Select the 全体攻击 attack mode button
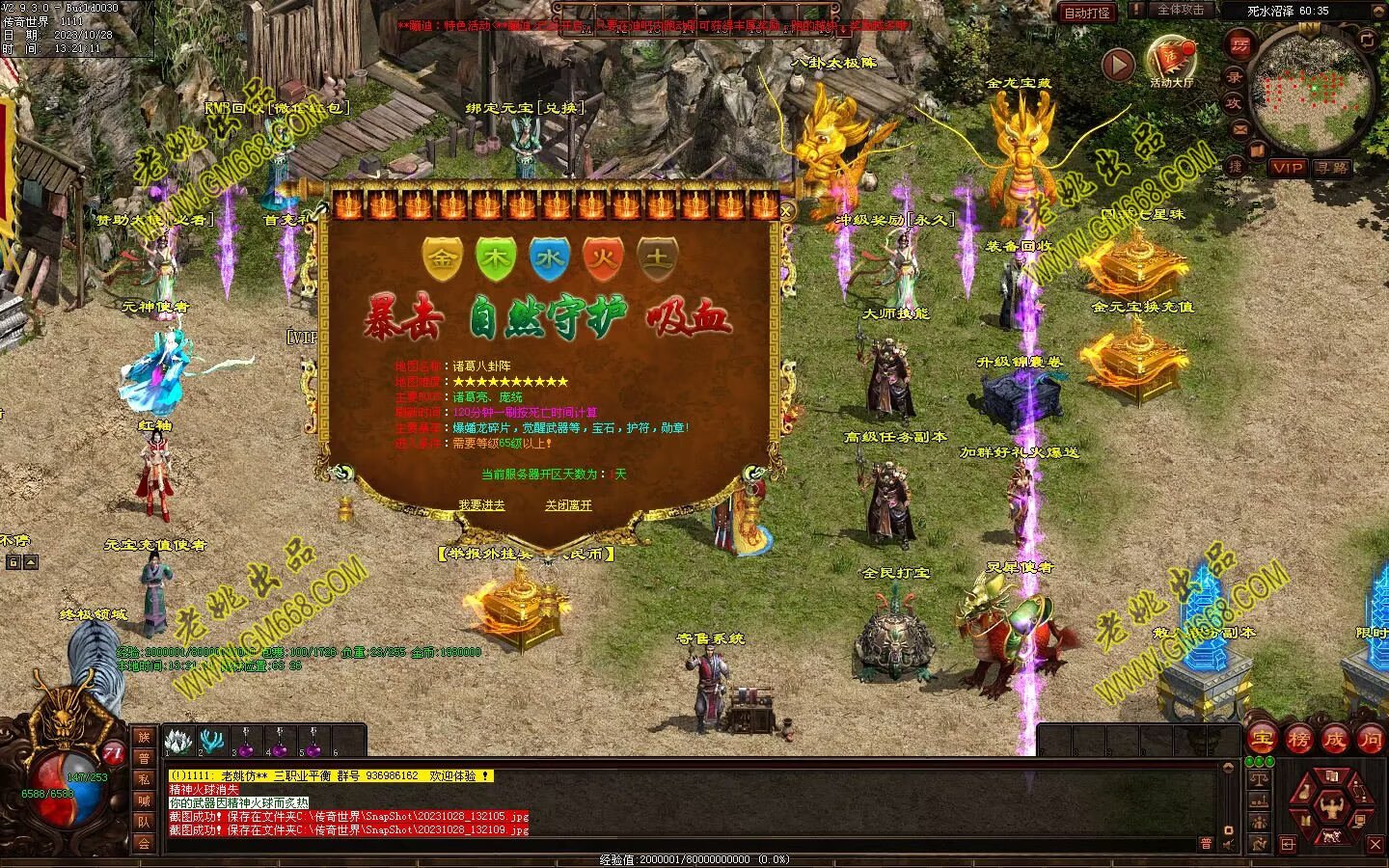 [1180, 10]
